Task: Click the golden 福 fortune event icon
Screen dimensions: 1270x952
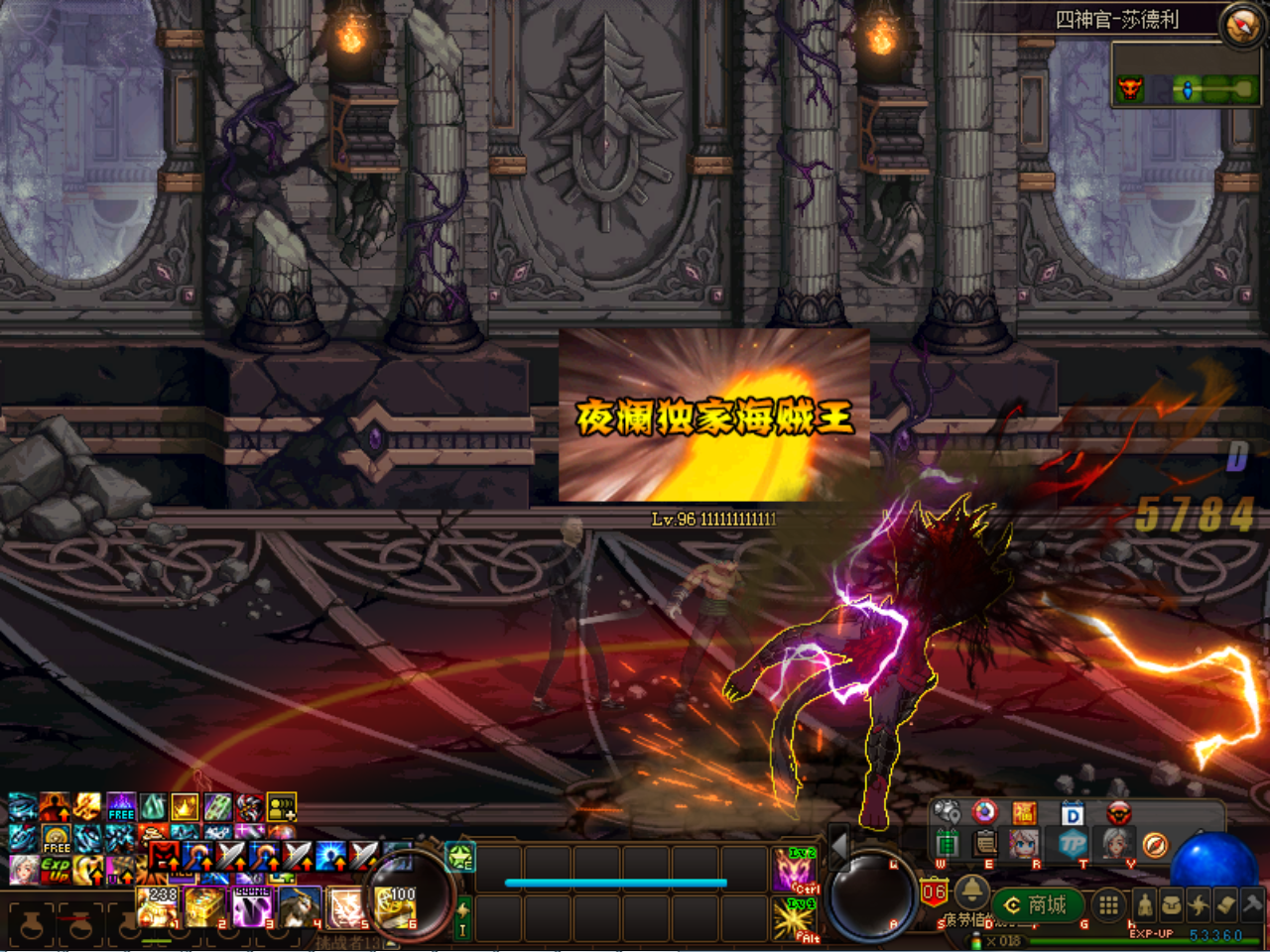Action: tap(1026, 812)
